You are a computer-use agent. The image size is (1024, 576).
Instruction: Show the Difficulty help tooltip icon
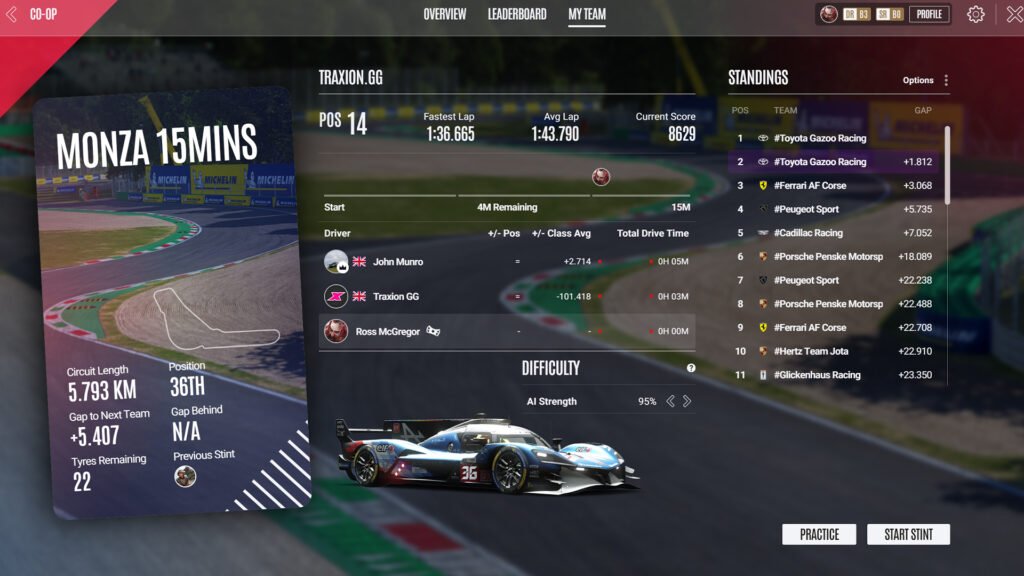point(691,368)
